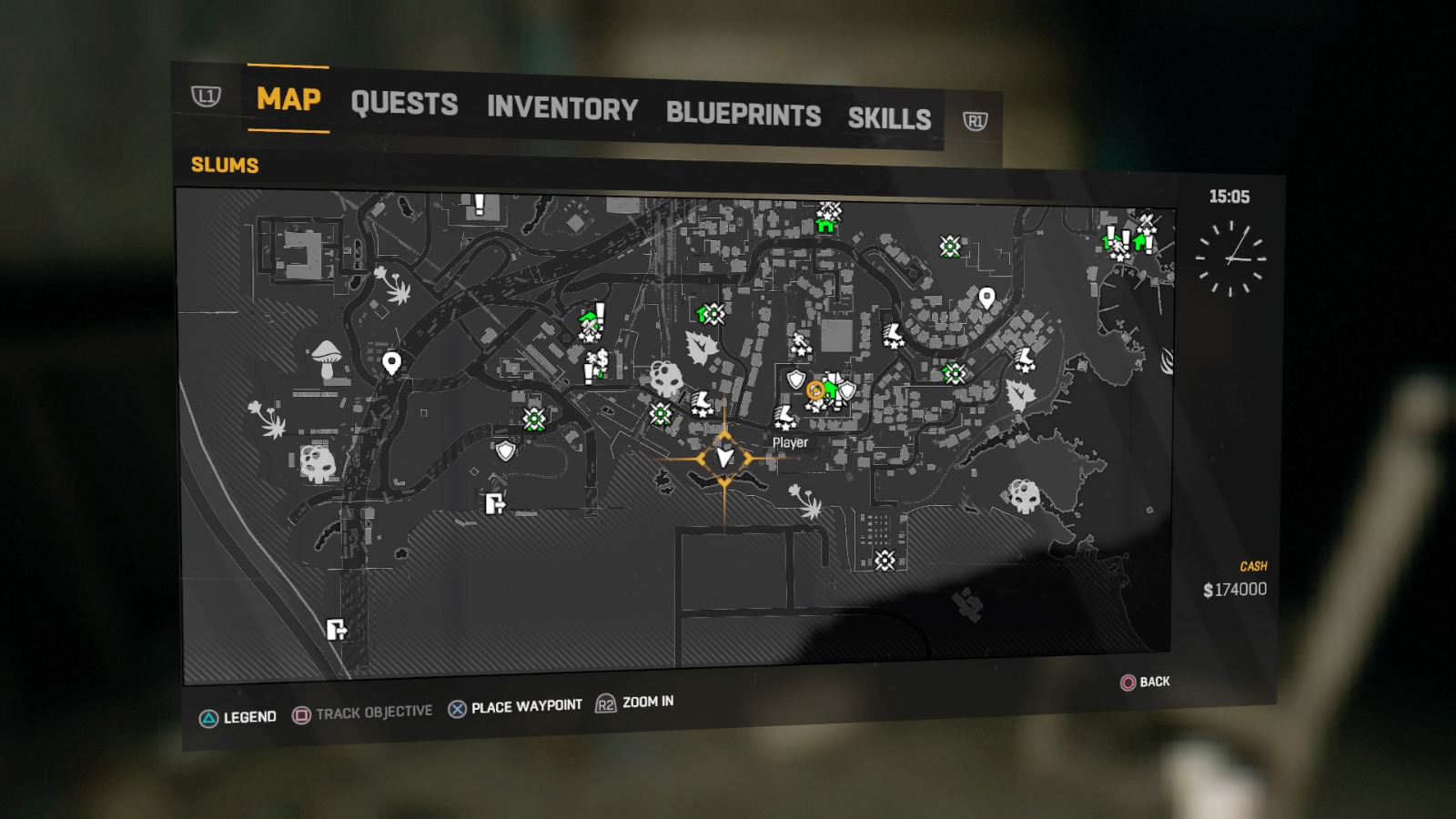The image size is (1456, 819).
Task: Click the orange-circled tracked objective marker
Action: coord(815,391)
